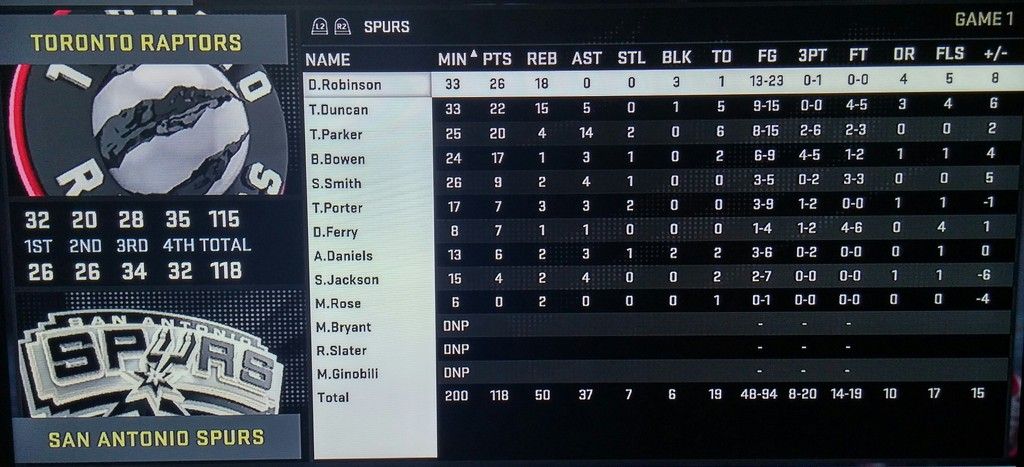Choose T.Porter from the roster list

click(x=336, y=207)
